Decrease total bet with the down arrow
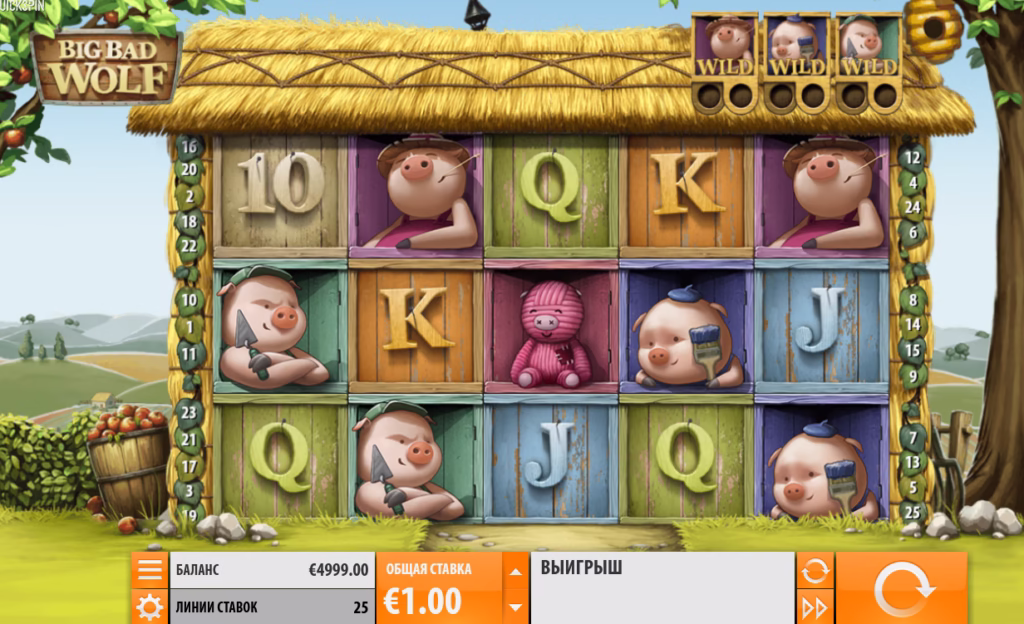Viewport: 1024px width, 624px height. point(515,606)
